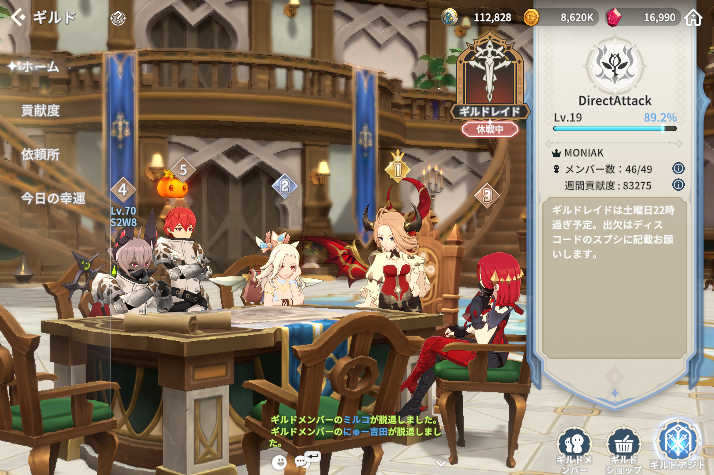
Task: Open the 依頼所 request board
Action: [x=40, y=154]
